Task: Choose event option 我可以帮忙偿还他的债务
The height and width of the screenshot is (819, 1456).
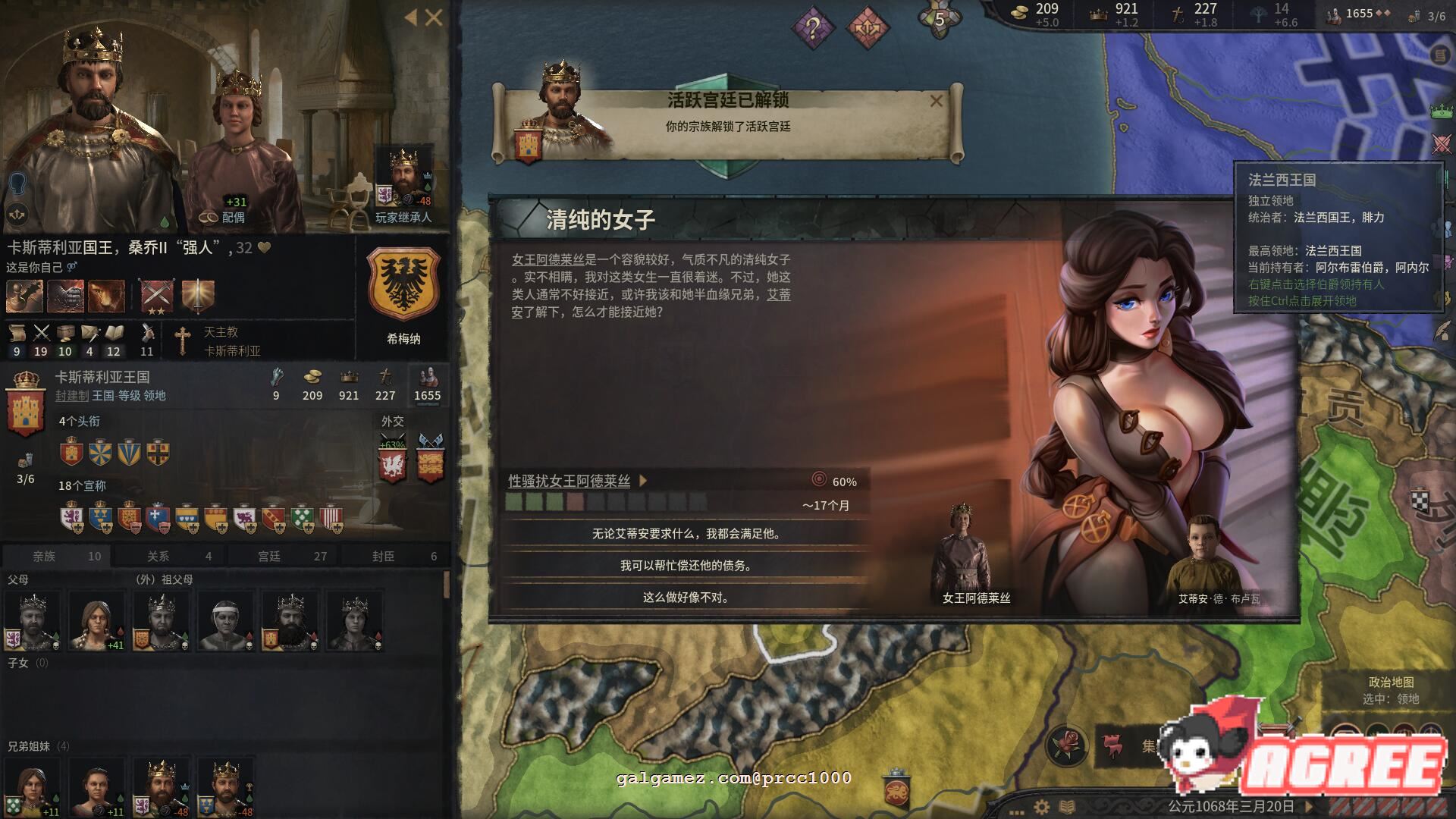Action: pos(685,565)
